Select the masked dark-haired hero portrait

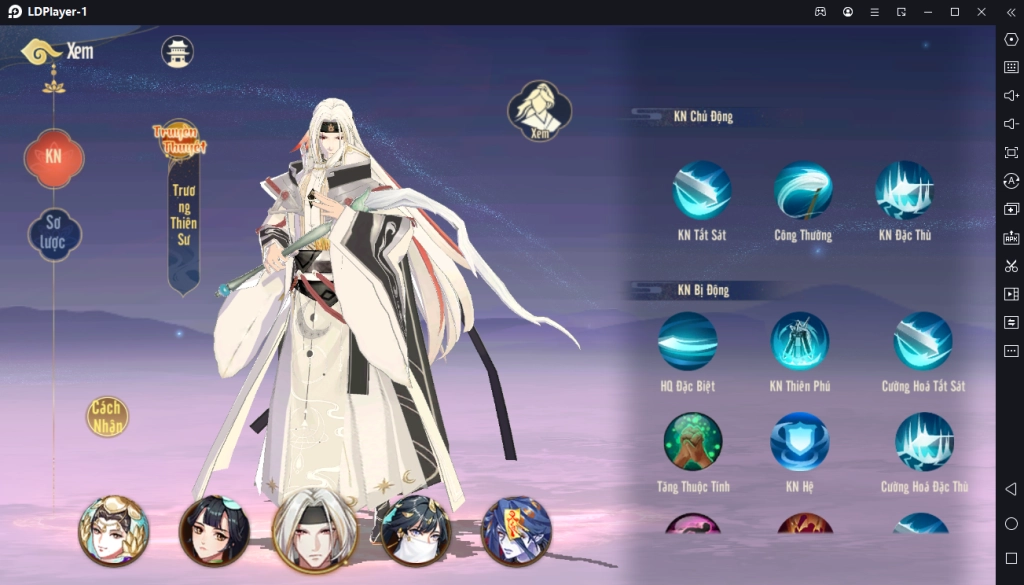[415, 530]
